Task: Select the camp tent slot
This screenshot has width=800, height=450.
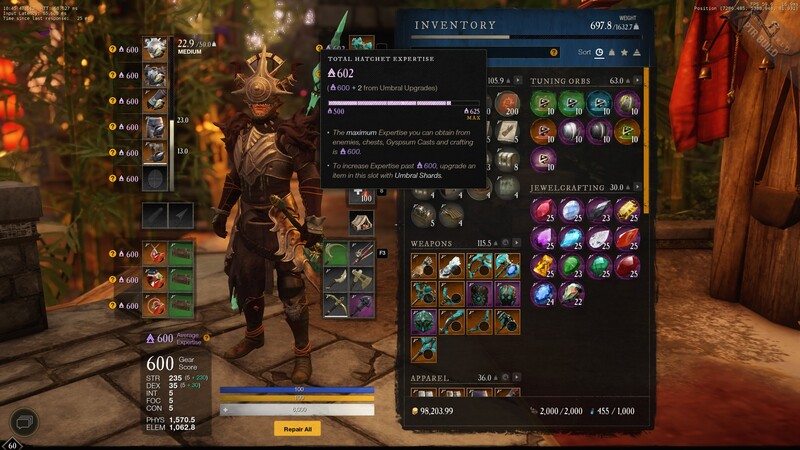Action: 362,222
